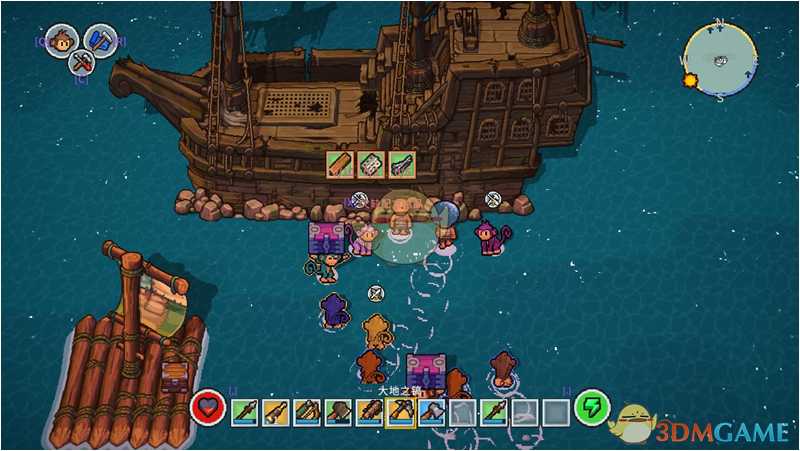Click the red heart health button
The image size is (800, 451).
click(x=208, y=408)
